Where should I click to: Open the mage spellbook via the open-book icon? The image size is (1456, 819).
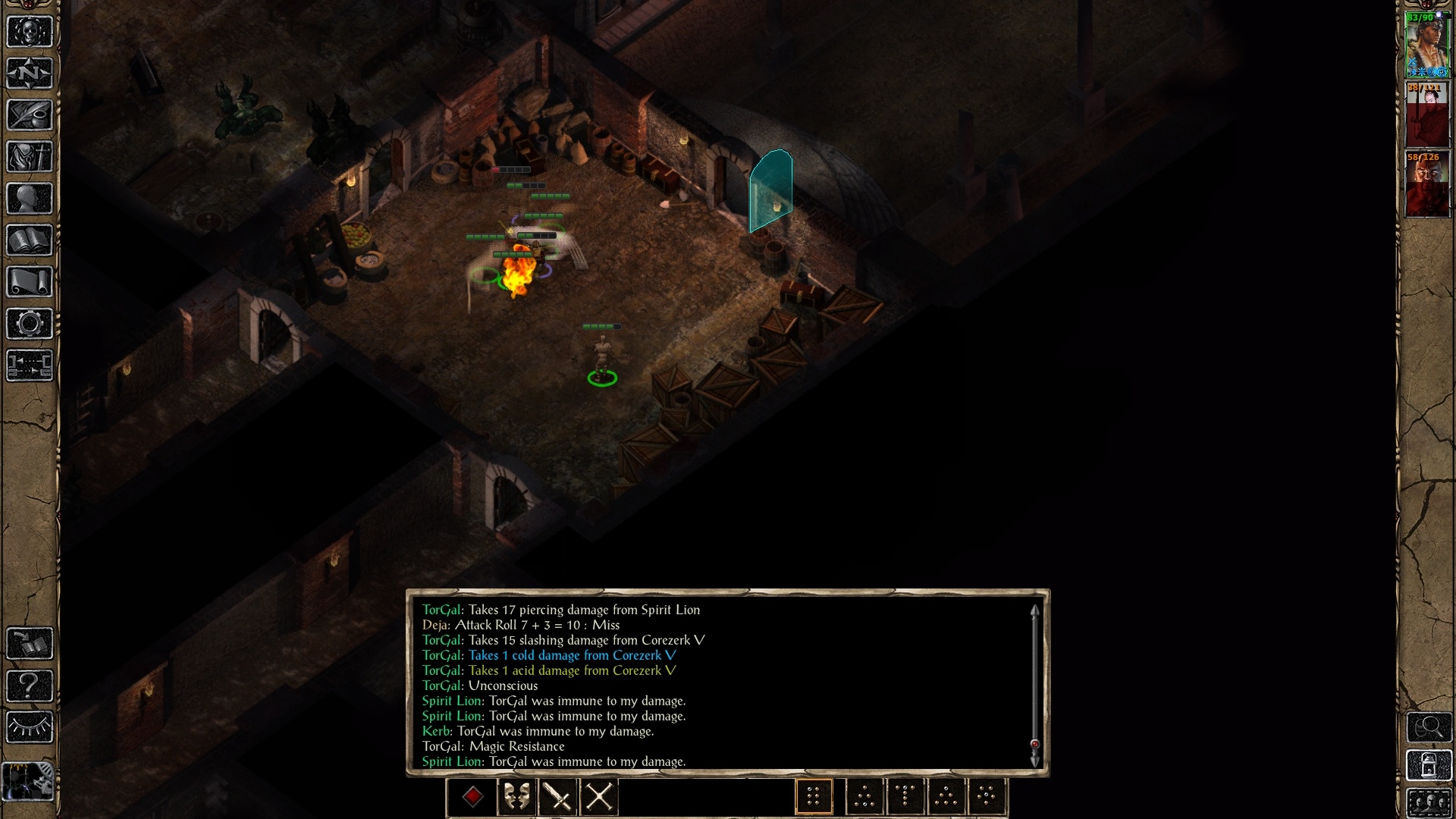click(30, 240)
